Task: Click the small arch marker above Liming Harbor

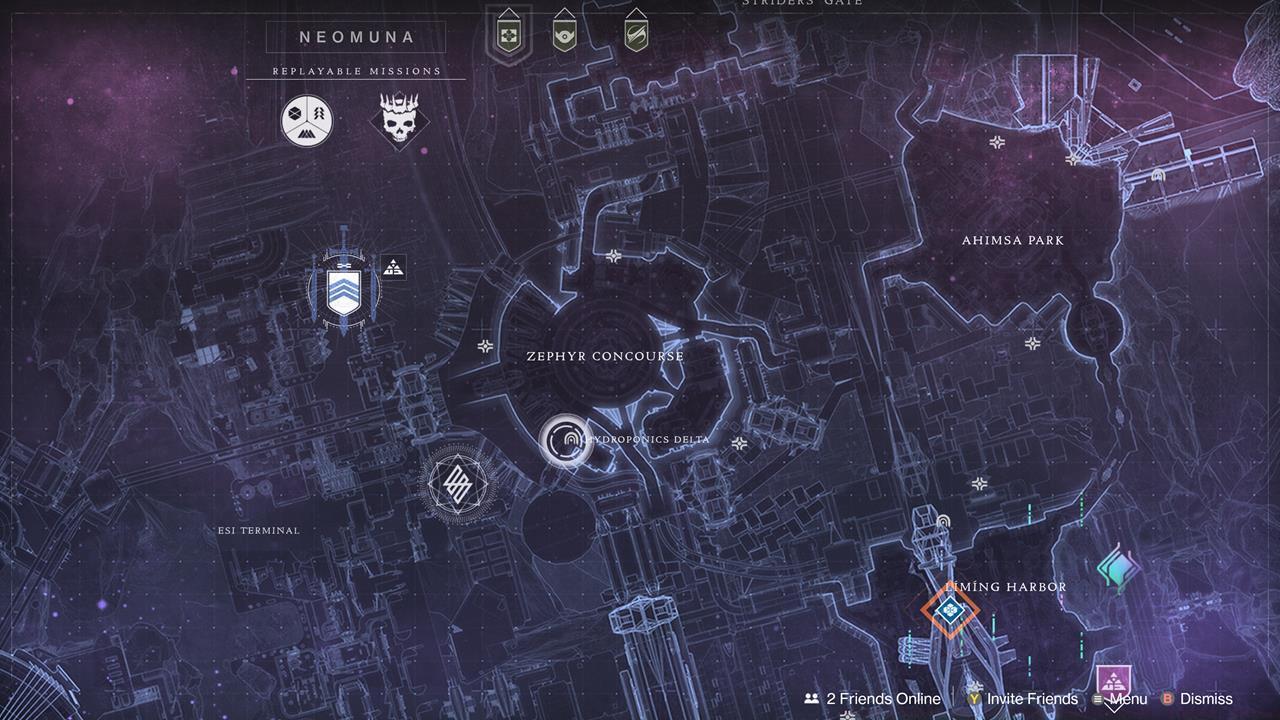Action: click(942, 521)
